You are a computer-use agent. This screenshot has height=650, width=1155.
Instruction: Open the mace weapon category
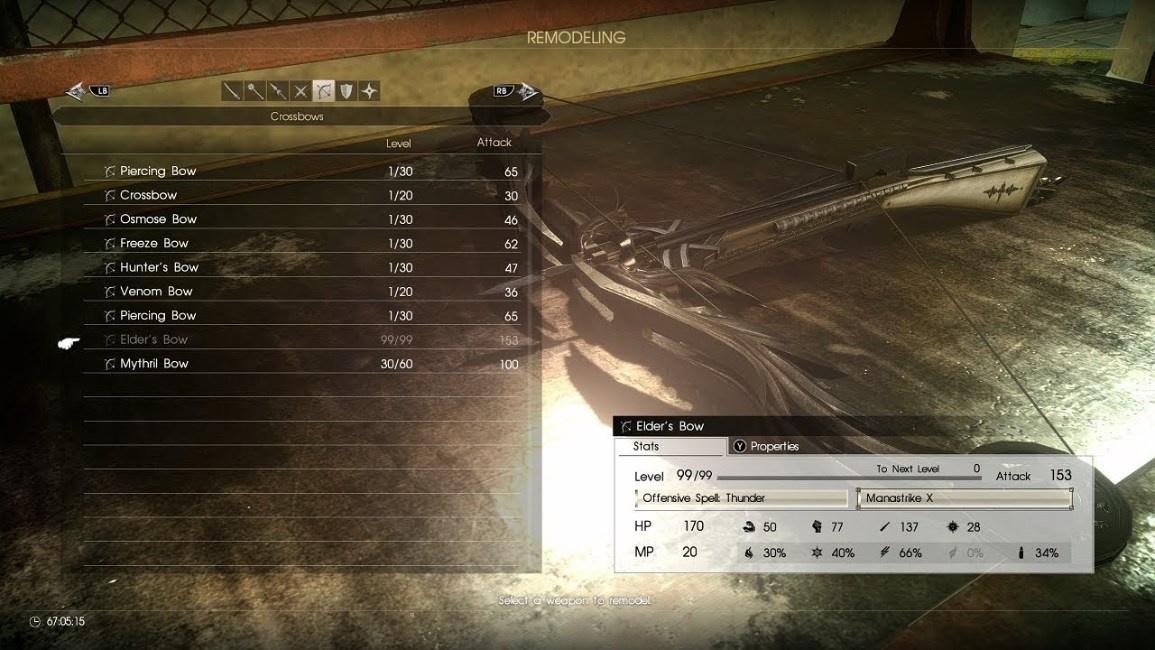click(255, 91)
